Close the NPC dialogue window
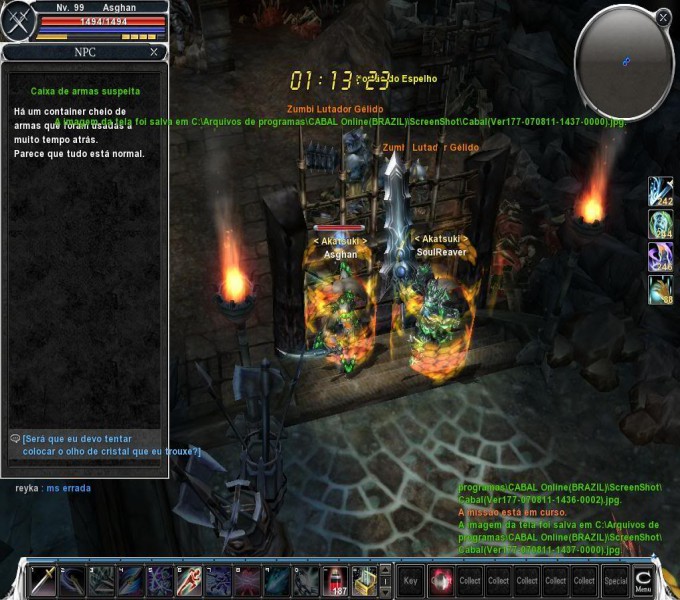This screenshot has height=600, width=680. pyautogui.click(x=153, y=52)
